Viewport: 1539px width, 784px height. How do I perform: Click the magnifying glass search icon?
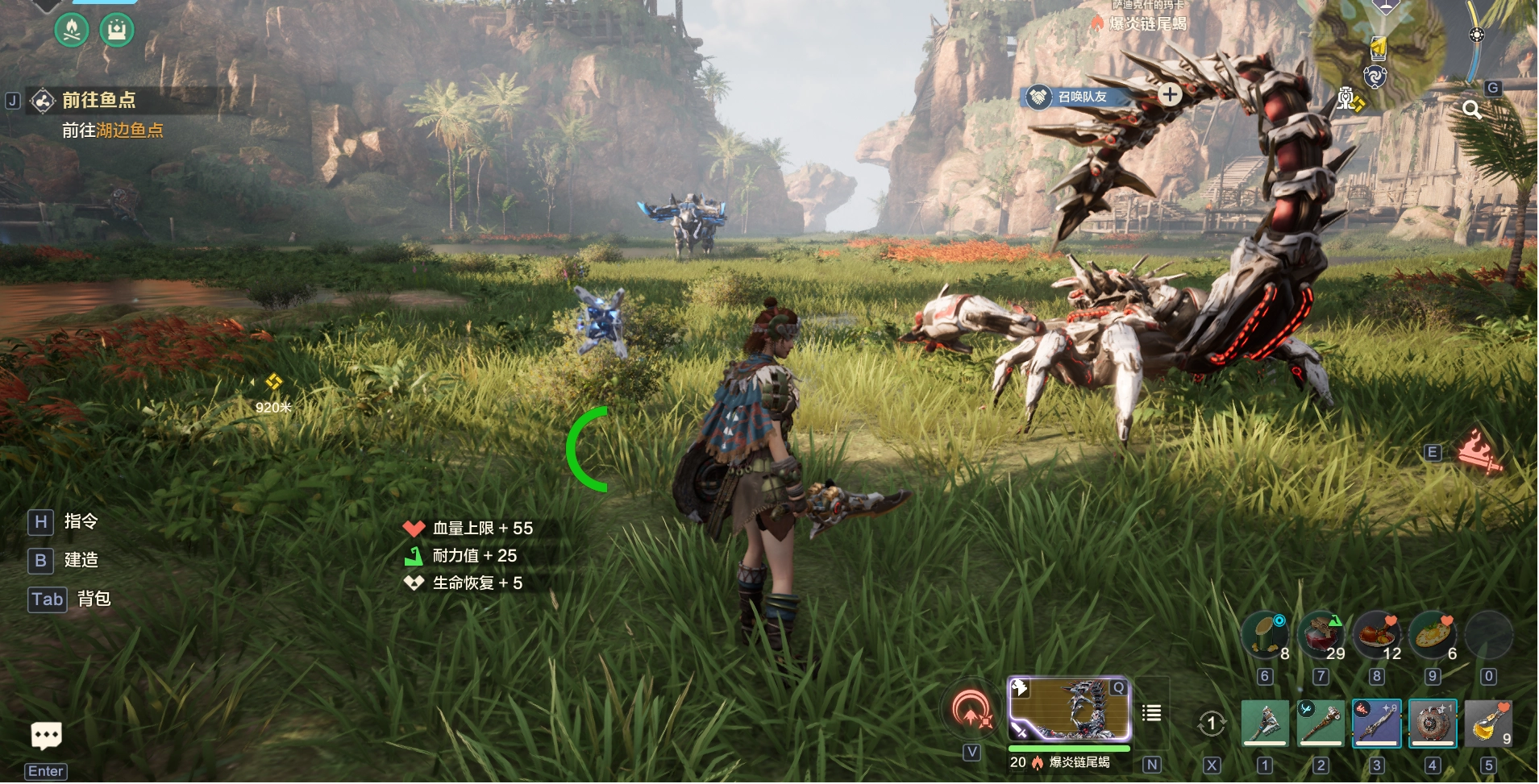(1472, 110)
